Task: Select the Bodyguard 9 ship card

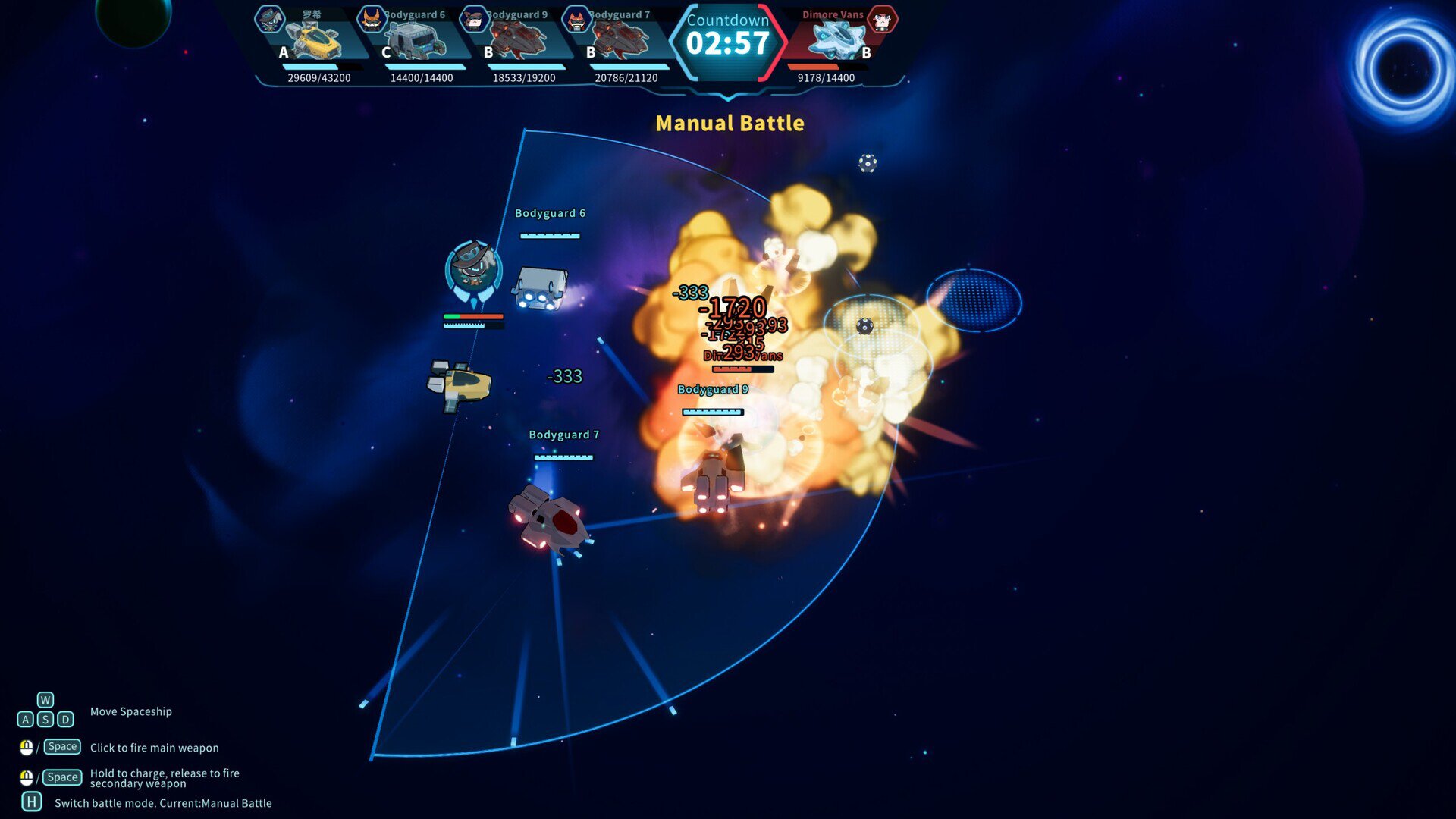Action: [519, 42]
